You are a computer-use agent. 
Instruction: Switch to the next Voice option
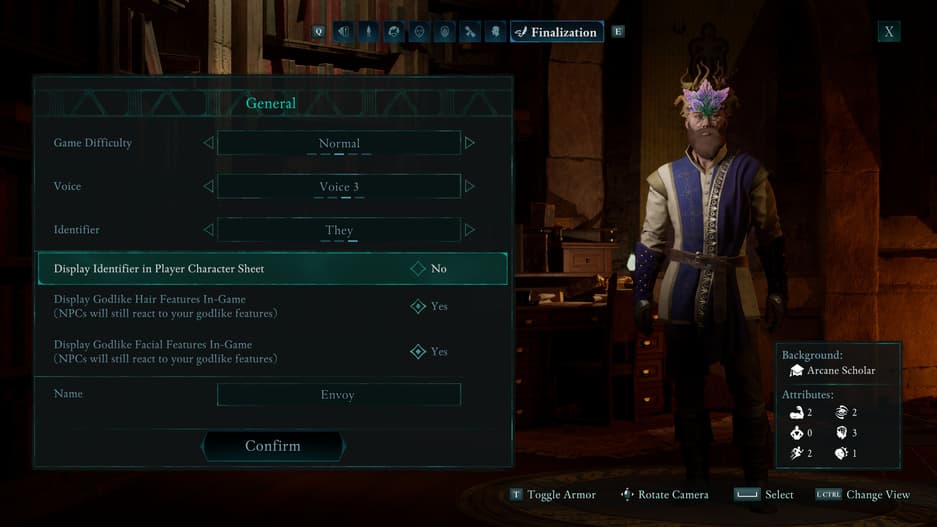(470, 186)
